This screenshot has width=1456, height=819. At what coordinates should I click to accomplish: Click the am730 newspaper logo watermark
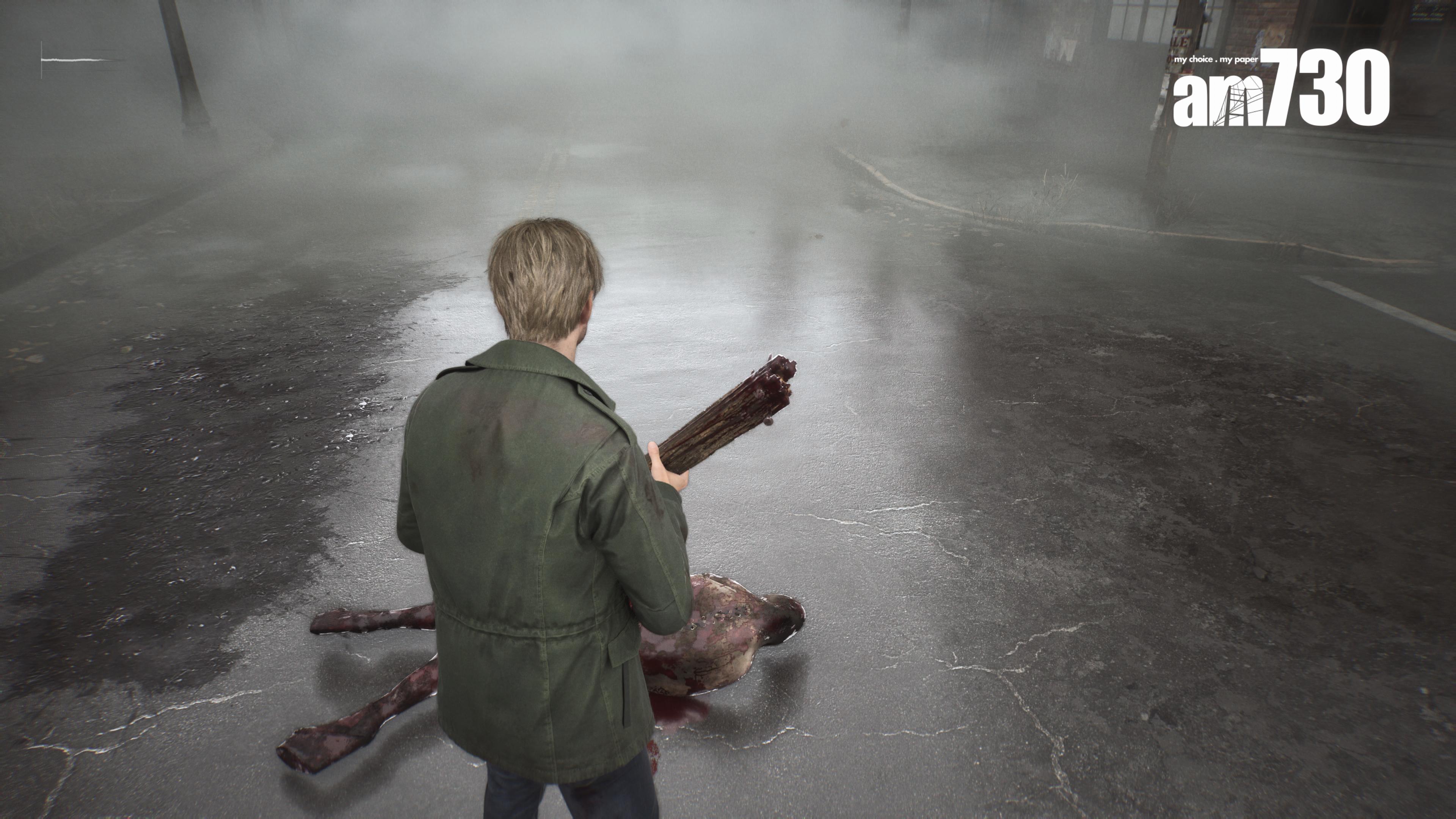pos(1280,89)
